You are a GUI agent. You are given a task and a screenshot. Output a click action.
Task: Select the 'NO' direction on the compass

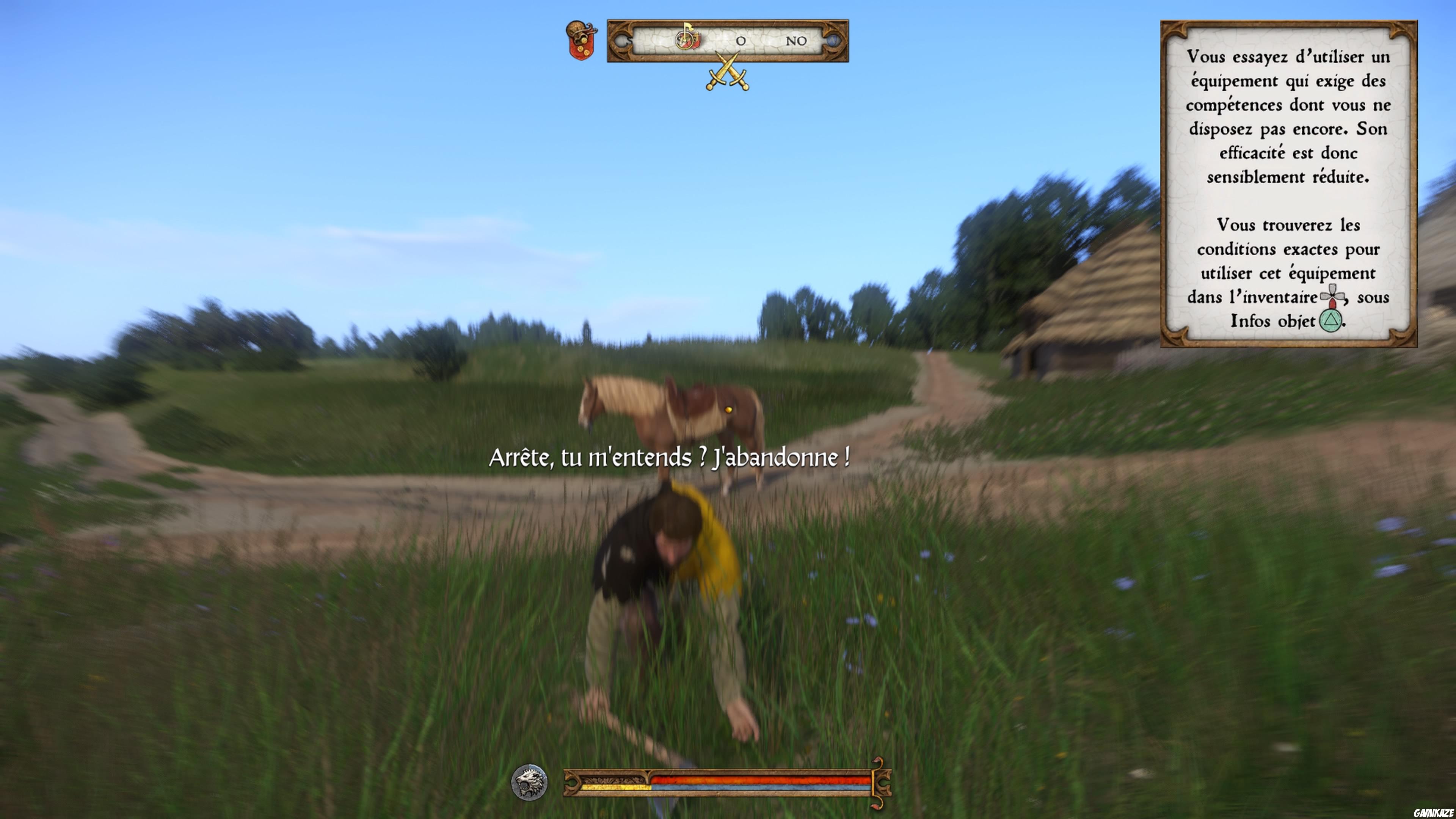pos(796,41)
